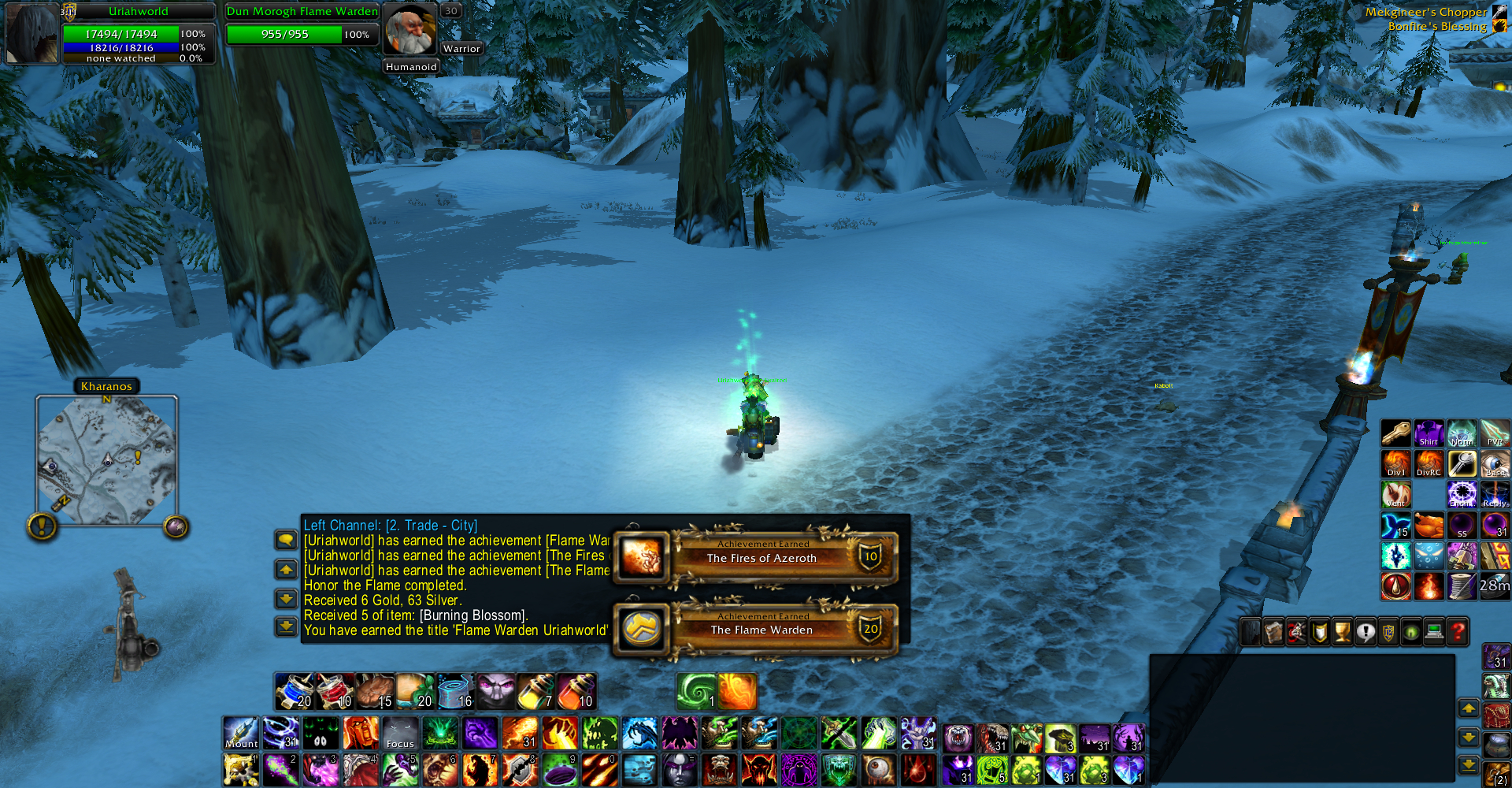Viewport: 1512px width, 788px height.
Task: Click the Kharanos minimap
Action: pos(107,460)
